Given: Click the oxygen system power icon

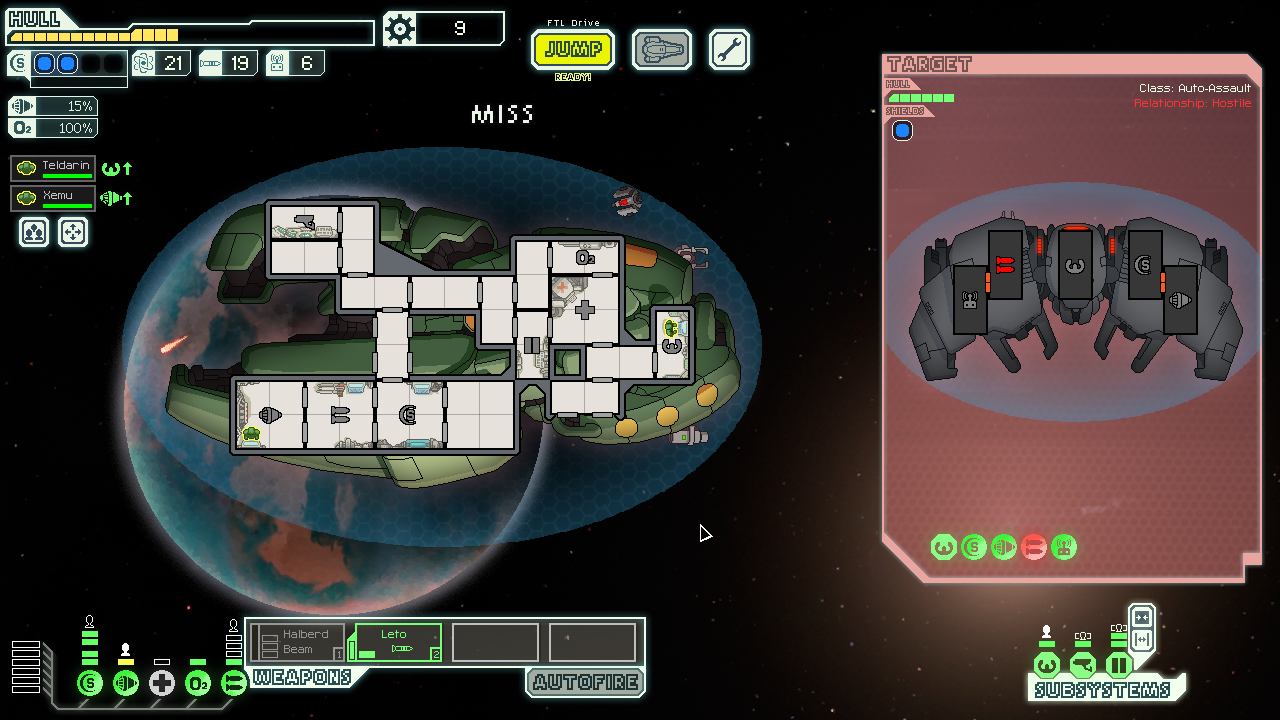Looking at the screenshot, I should [x=198, y=684].
